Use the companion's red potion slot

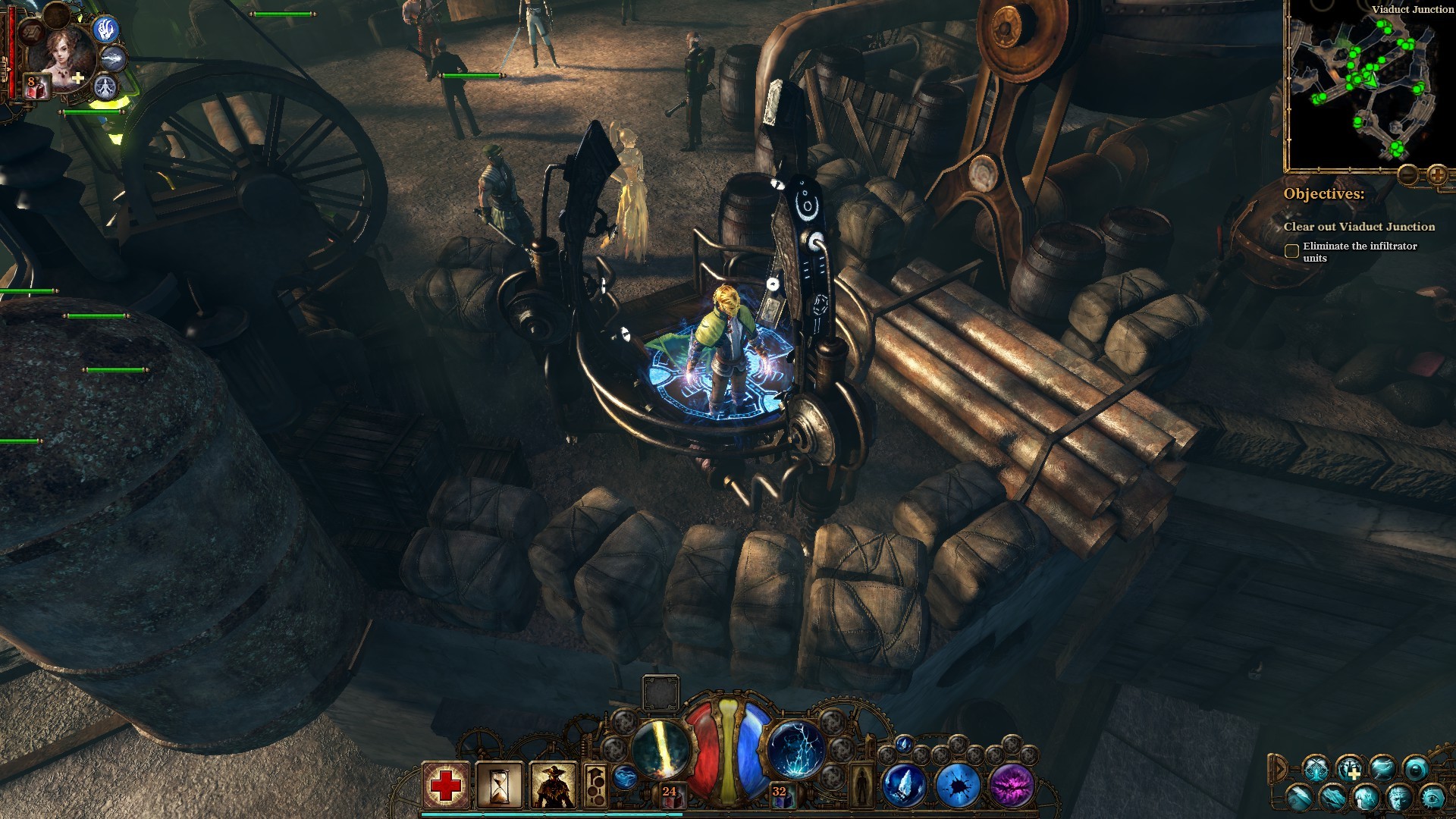point(36,86)
